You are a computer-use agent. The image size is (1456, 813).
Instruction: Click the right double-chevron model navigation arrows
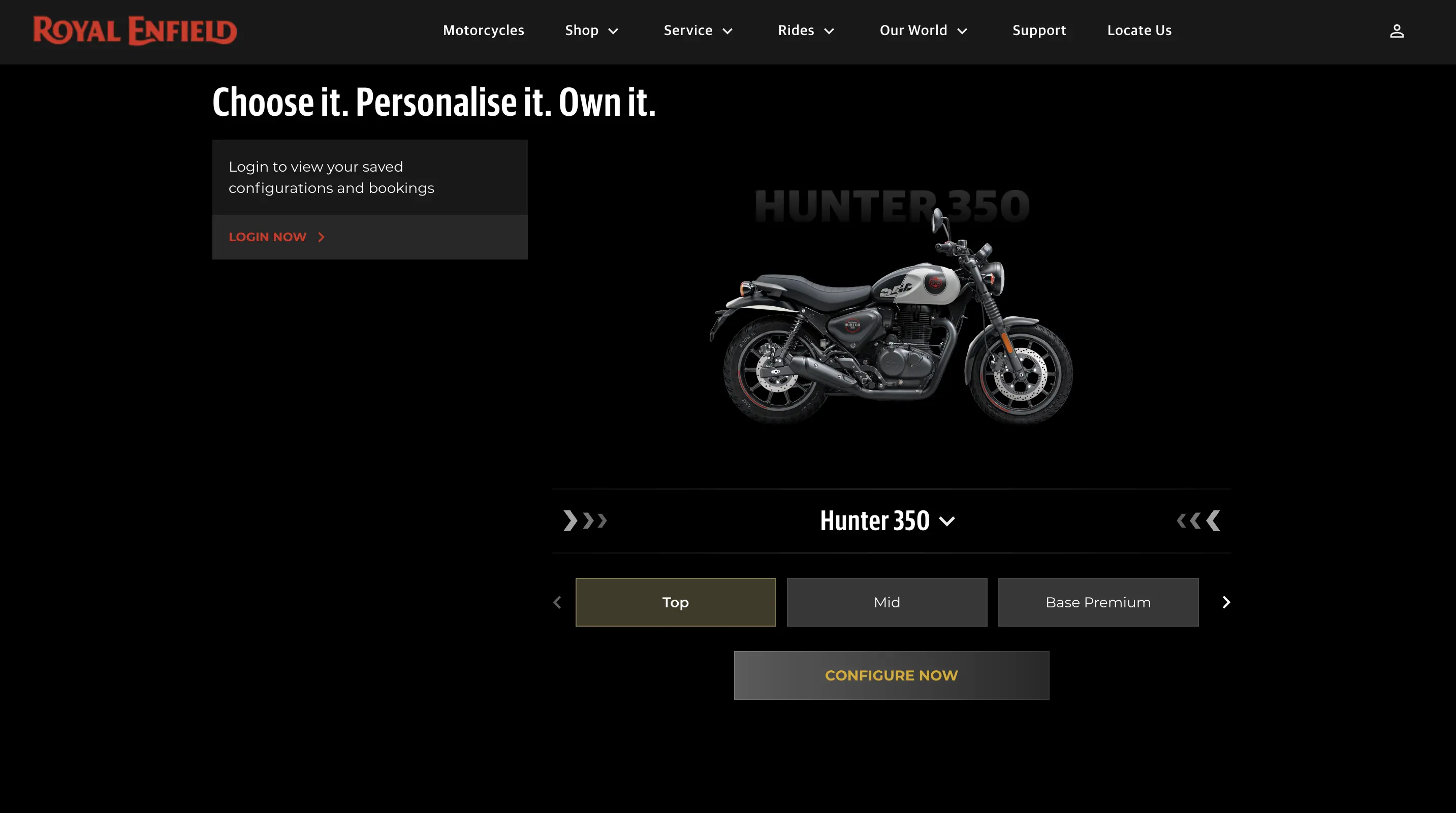coord(1196,520)
